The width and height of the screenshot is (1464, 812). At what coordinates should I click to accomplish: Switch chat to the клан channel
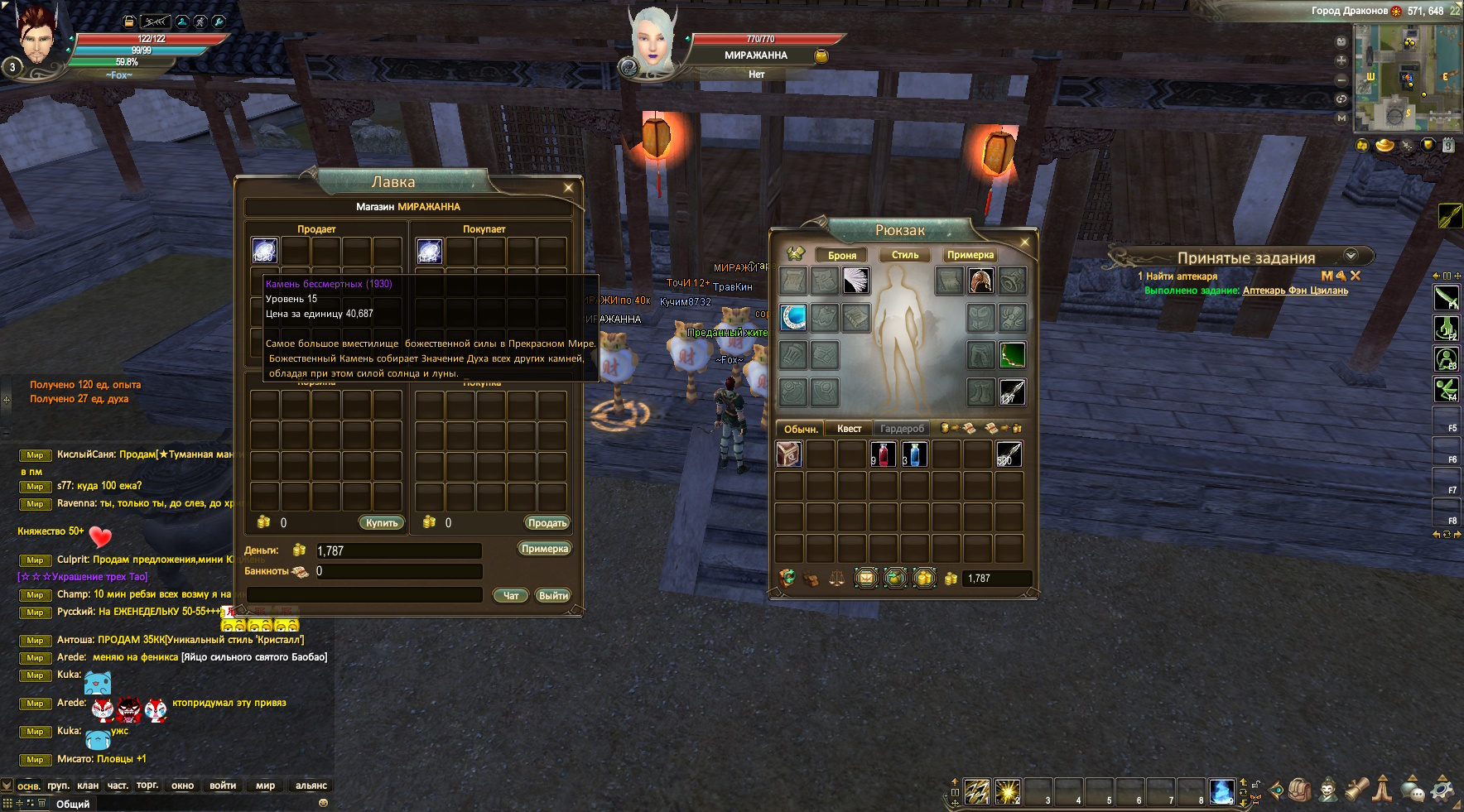tap(88, 786)
